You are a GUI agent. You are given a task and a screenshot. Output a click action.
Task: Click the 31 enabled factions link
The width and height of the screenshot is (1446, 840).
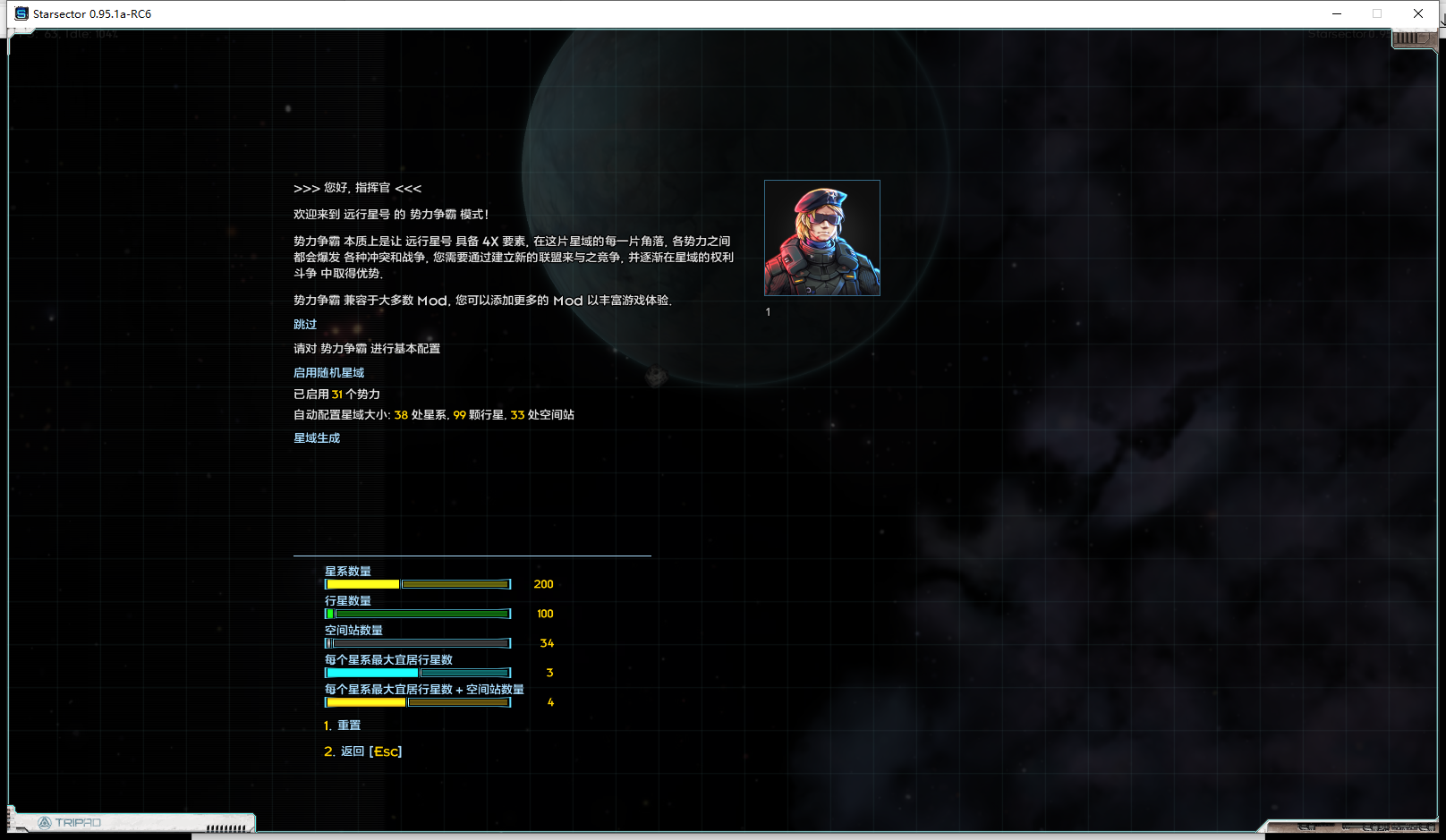coord(337,394)
